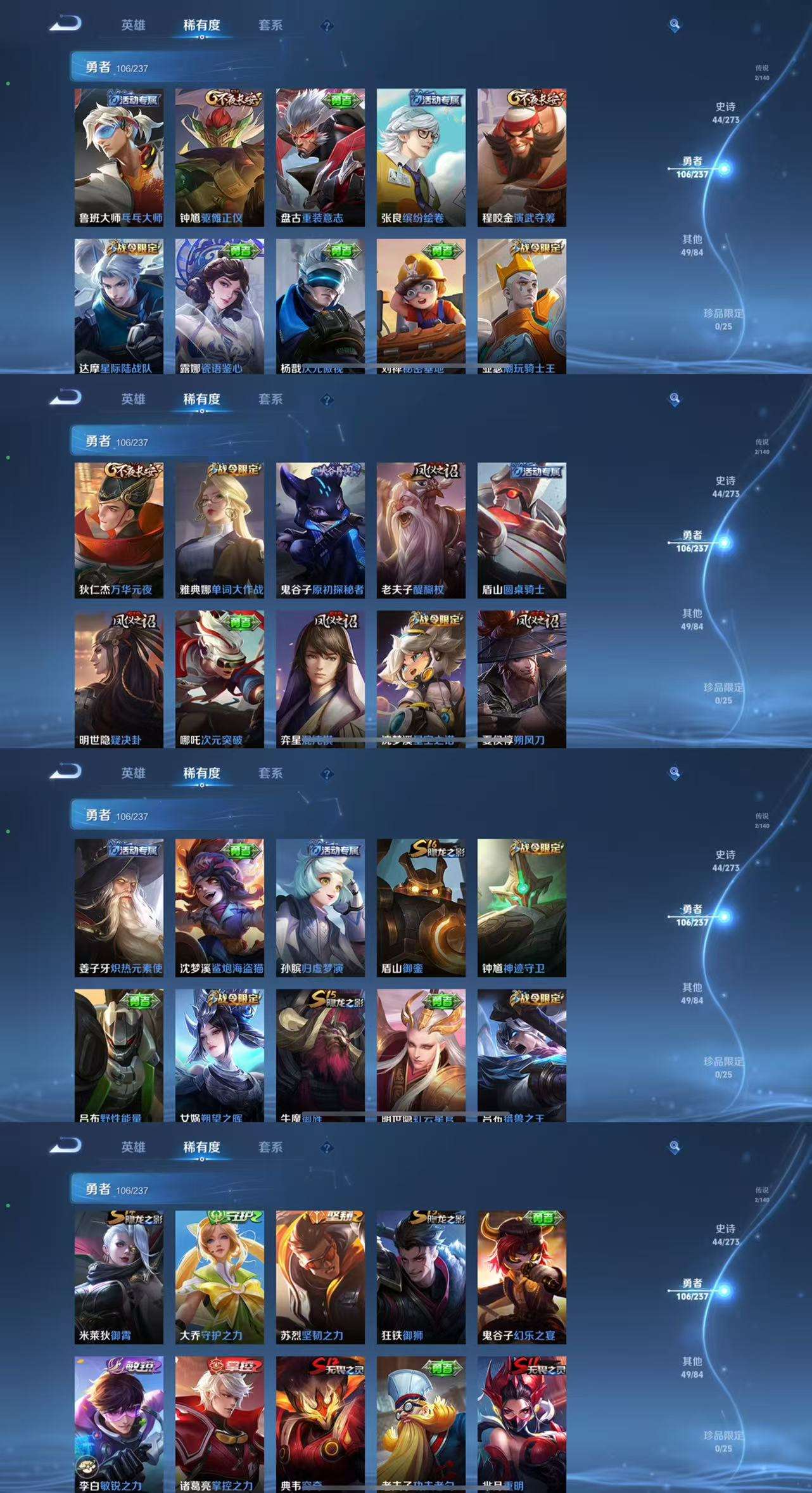Viewport: 812px width, 1493px height.
Task: Select the 孙膑 归虚梦演 skin
Action: click(320, 907)
